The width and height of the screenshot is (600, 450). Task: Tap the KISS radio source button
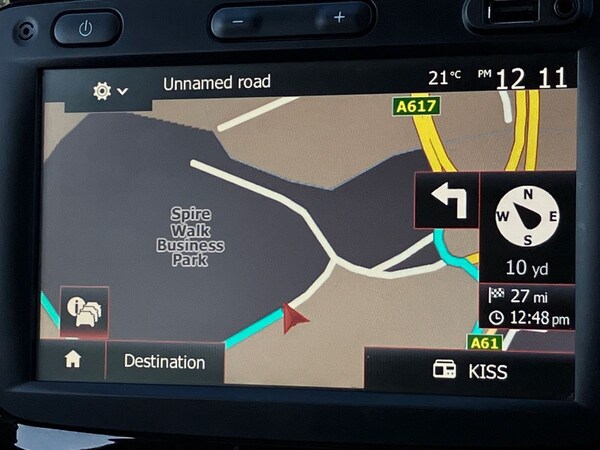[470, 371]
